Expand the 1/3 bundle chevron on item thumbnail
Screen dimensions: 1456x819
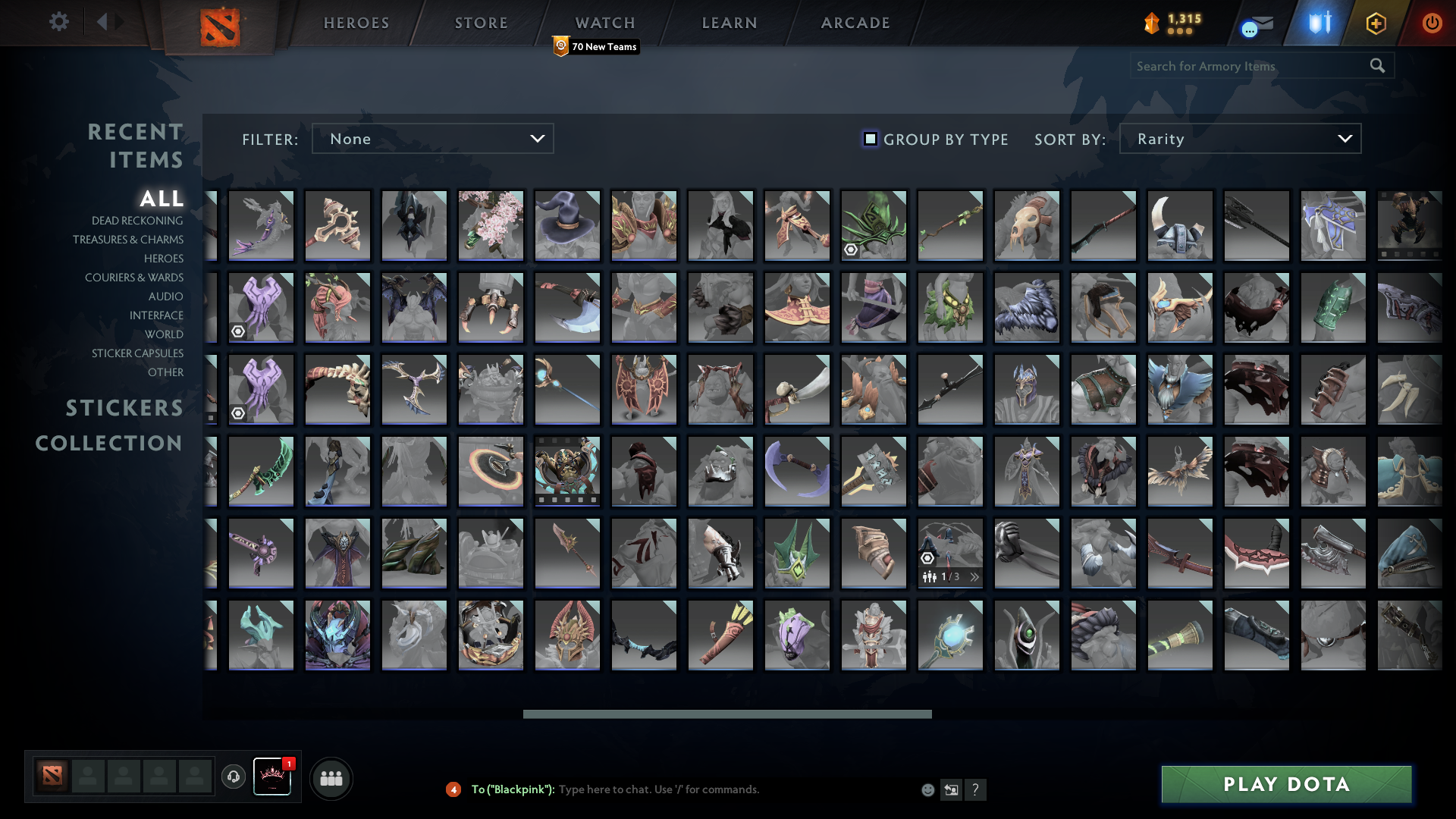pos(974,576)
